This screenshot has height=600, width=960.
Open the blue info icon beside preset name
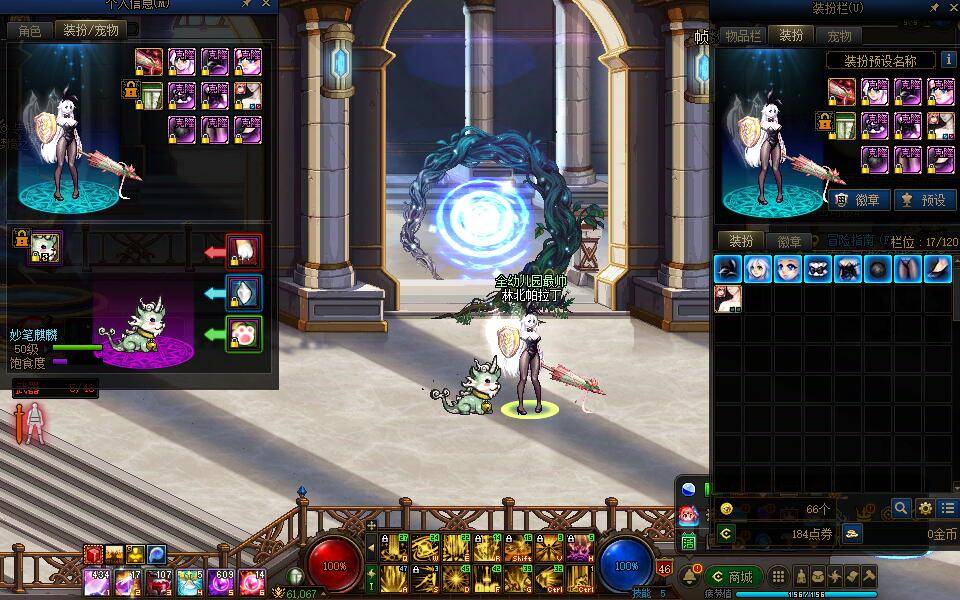point(946,61)
